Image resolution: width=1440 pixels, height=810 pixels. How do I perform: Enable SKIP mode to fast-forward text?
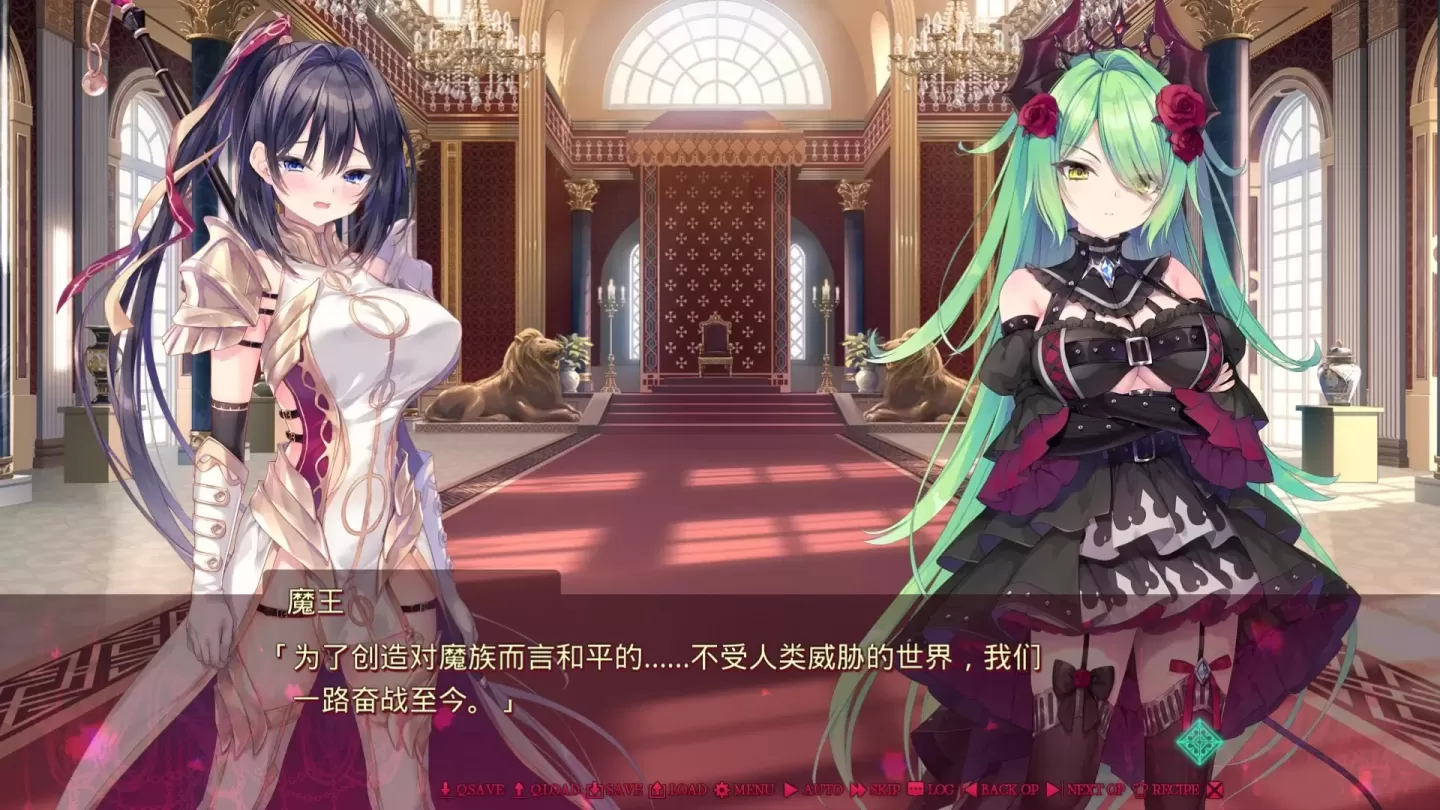click(x=857, y=790)
